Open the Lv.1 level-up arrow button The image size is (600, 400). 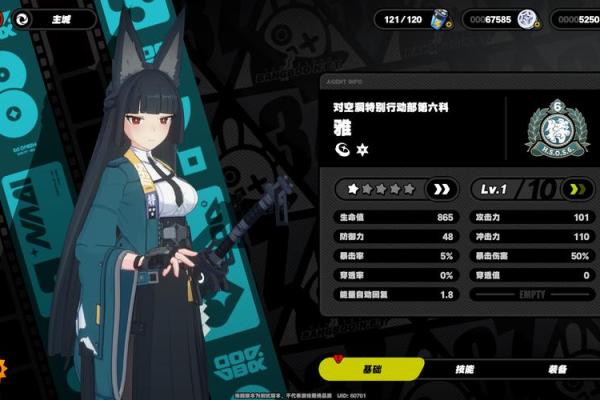[x=574, y=188]
